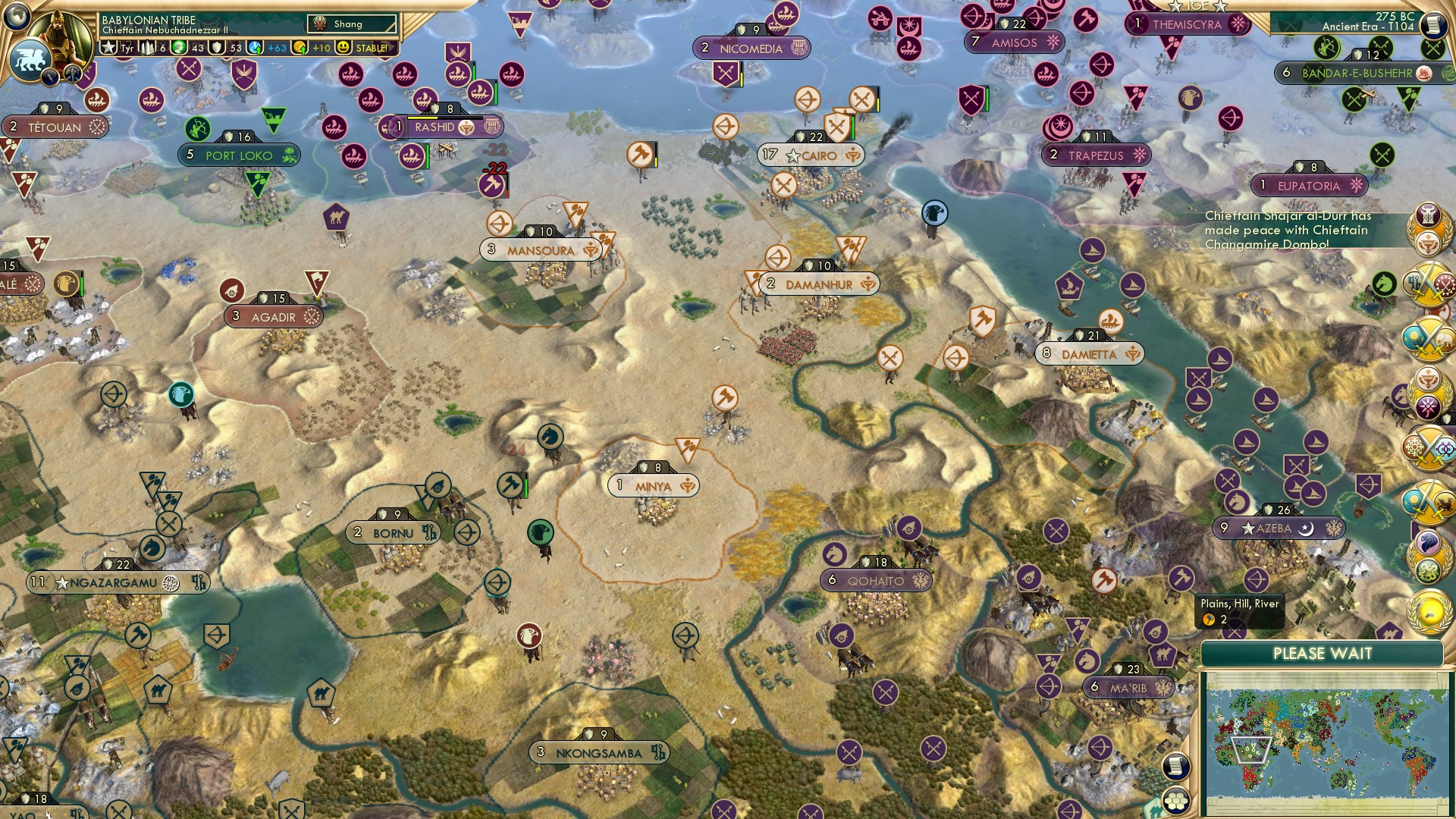
Task: Click the lightning bolt icon near the leader portrait
Action: click(51, 77)
